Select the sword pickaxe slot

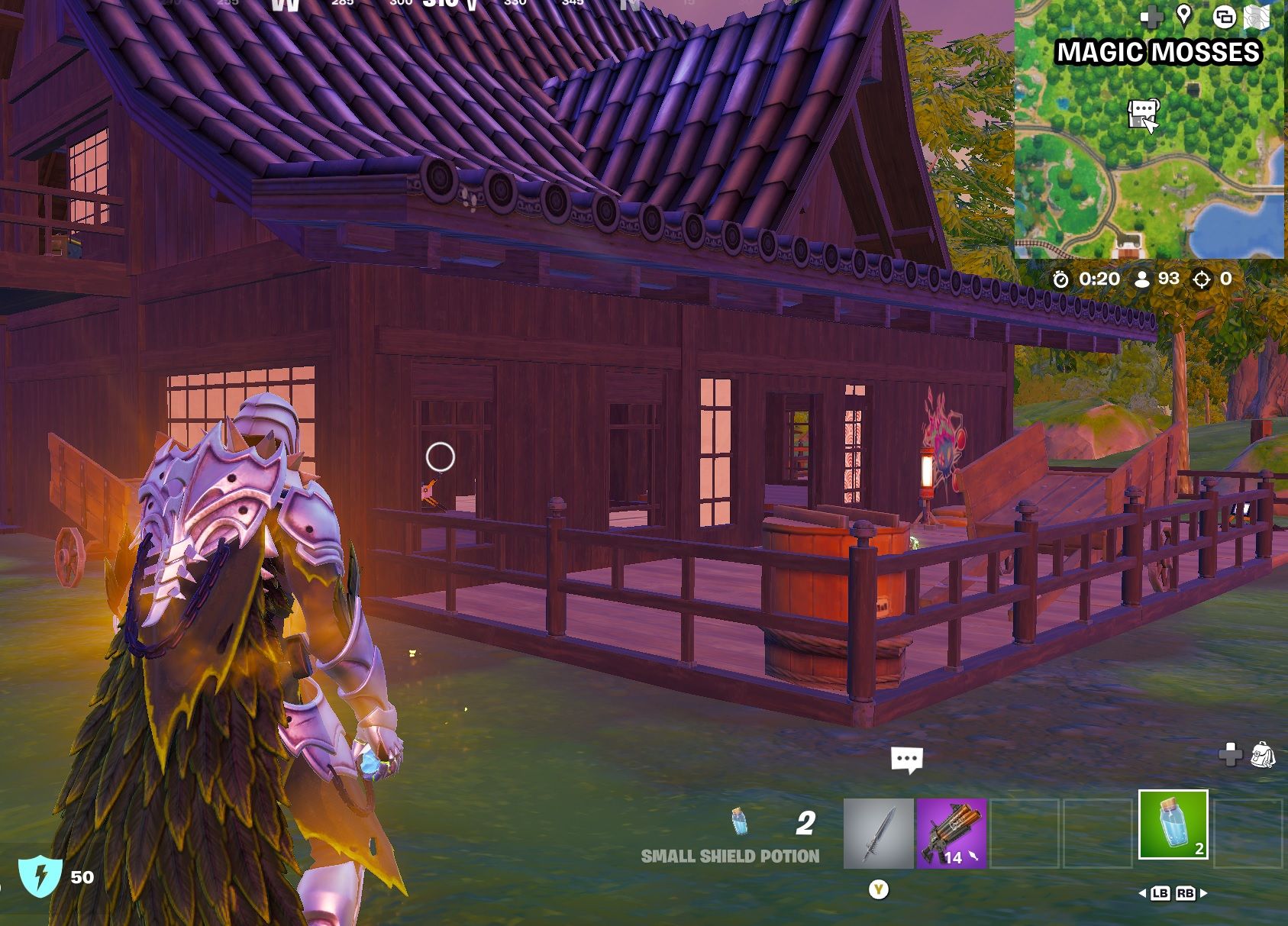pos(878,834)
